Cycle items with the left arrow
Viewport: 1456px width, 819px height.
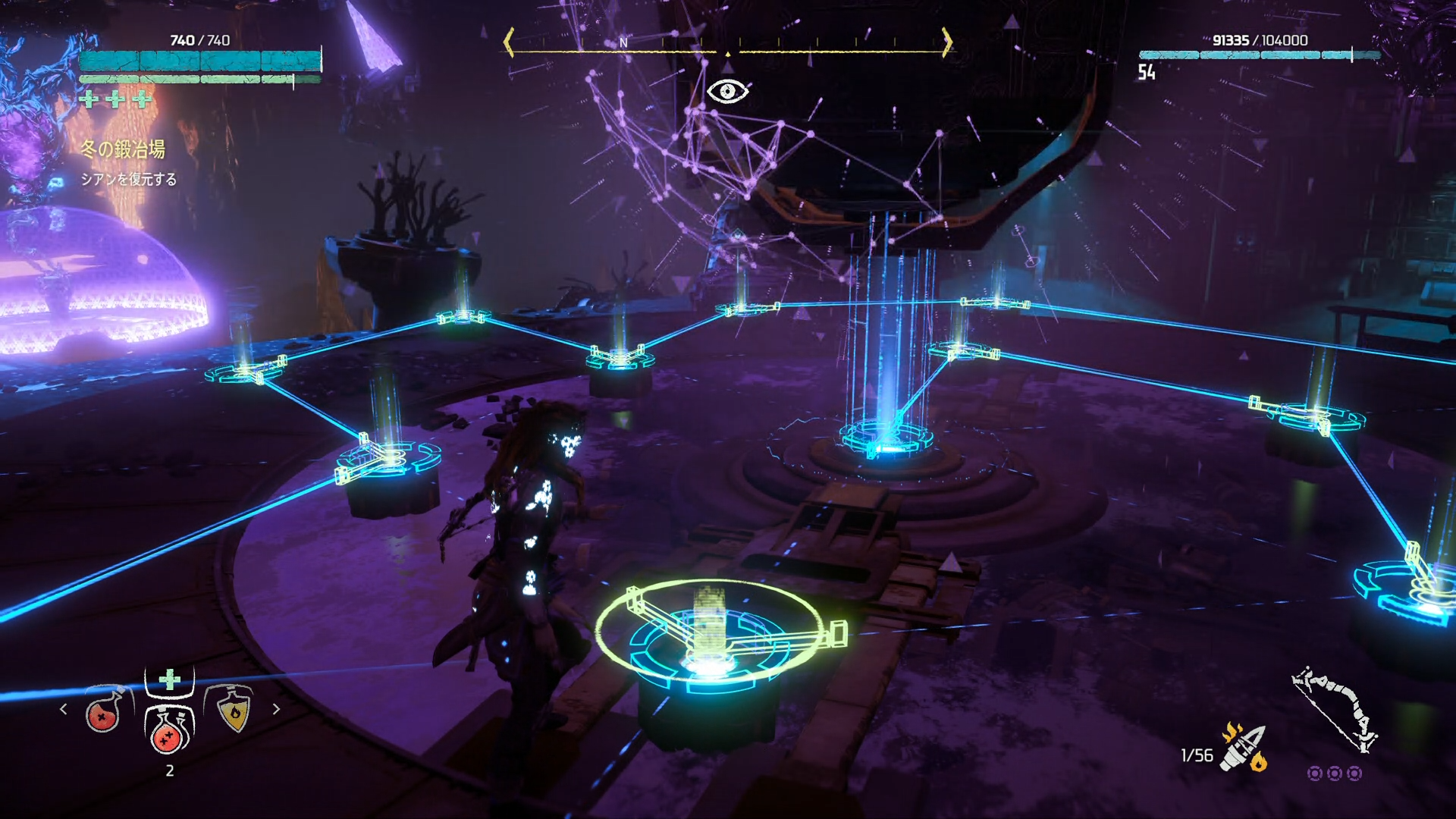64,709
